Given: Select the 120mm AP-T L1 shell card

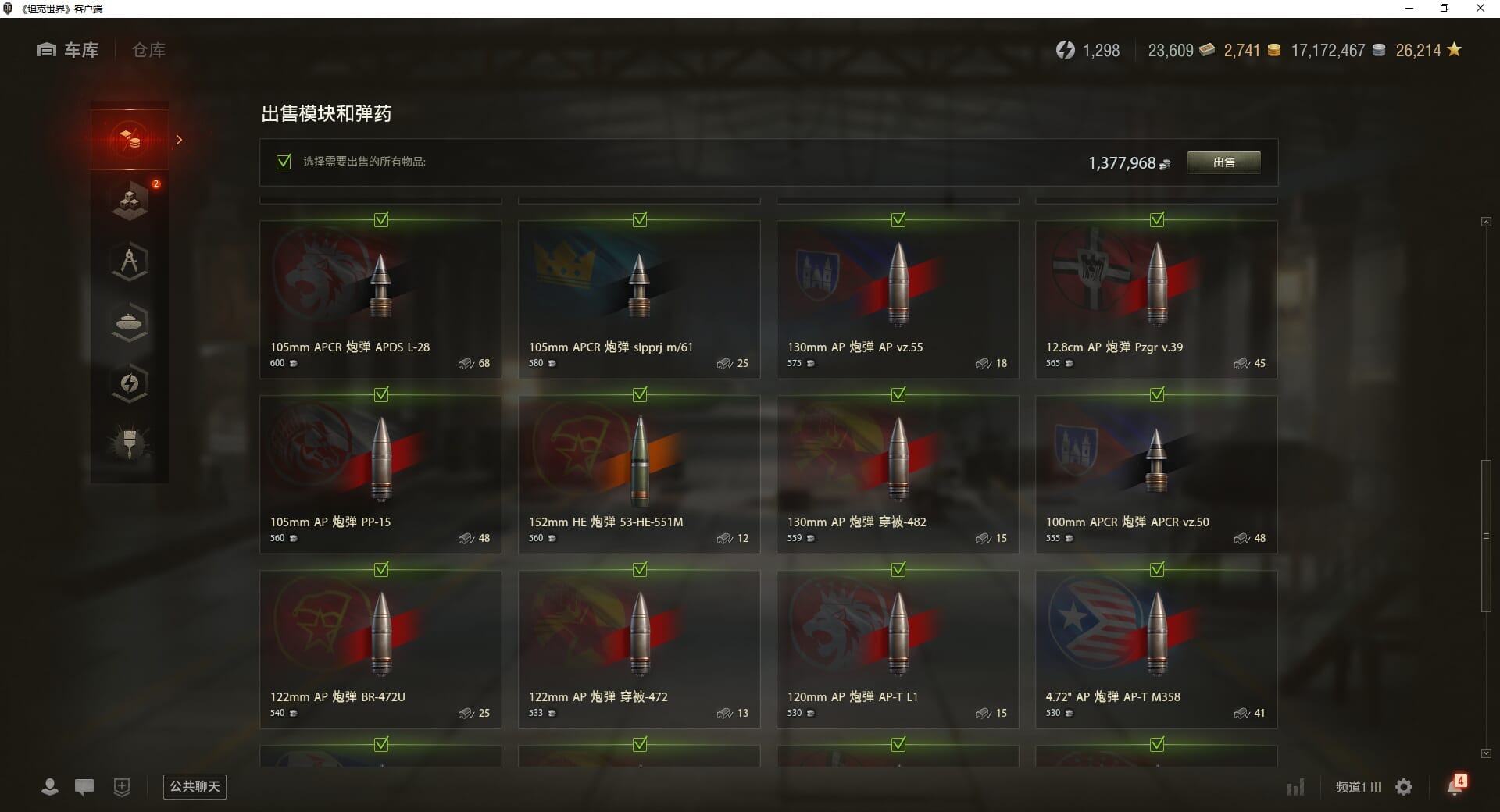Looking at the screenshot, I should coord(898,650).
